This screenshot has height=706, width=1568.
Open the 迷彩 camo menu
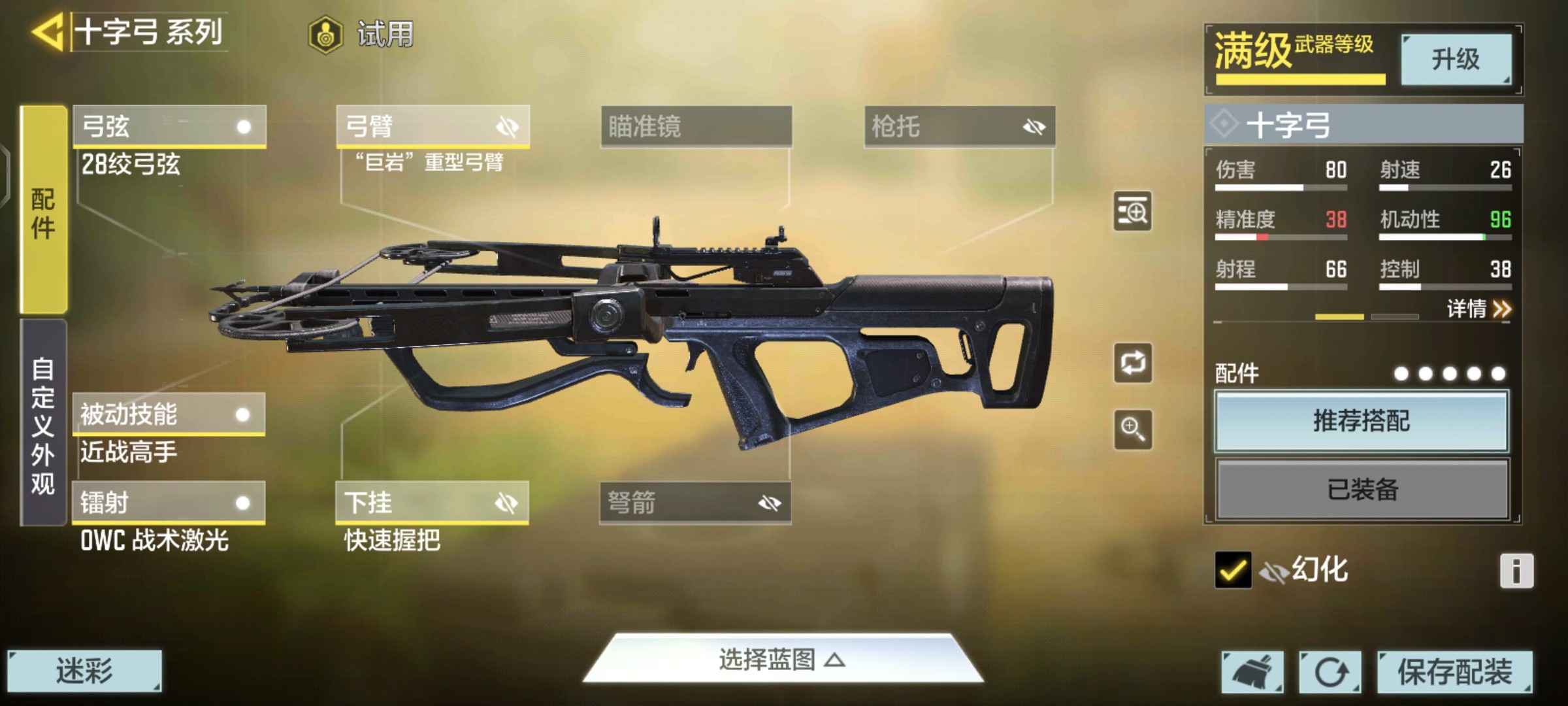(x=84, y=671)
